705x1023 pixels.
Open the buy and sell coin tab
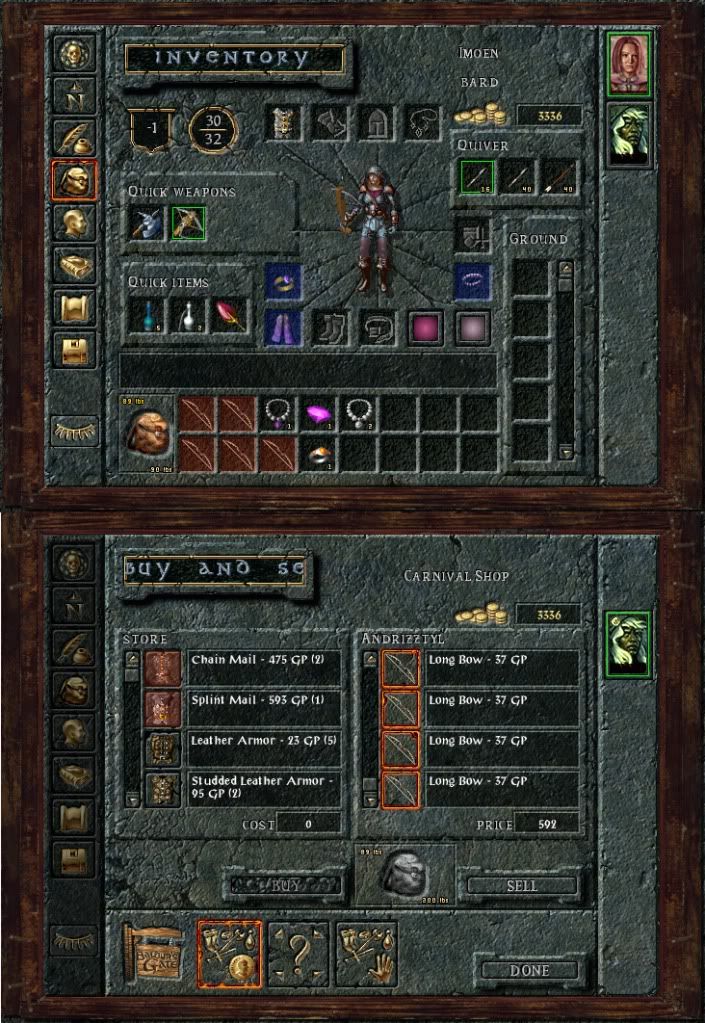(230, 955)
